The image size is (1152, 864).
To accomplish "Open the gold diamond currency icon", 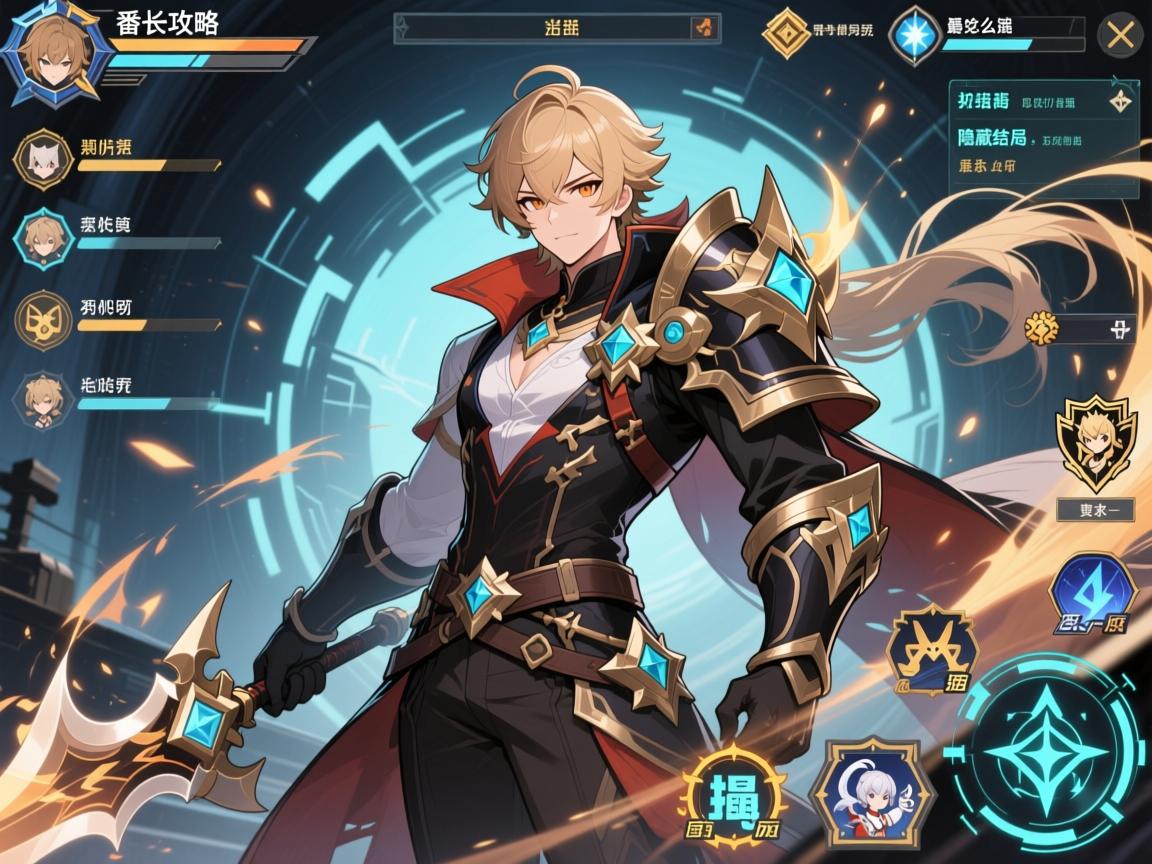I will point(786,33).
